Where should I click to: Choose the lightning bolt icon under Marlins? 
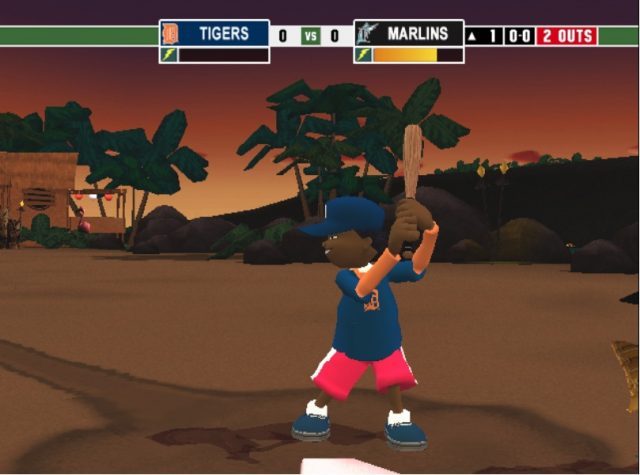pos(363,55)
